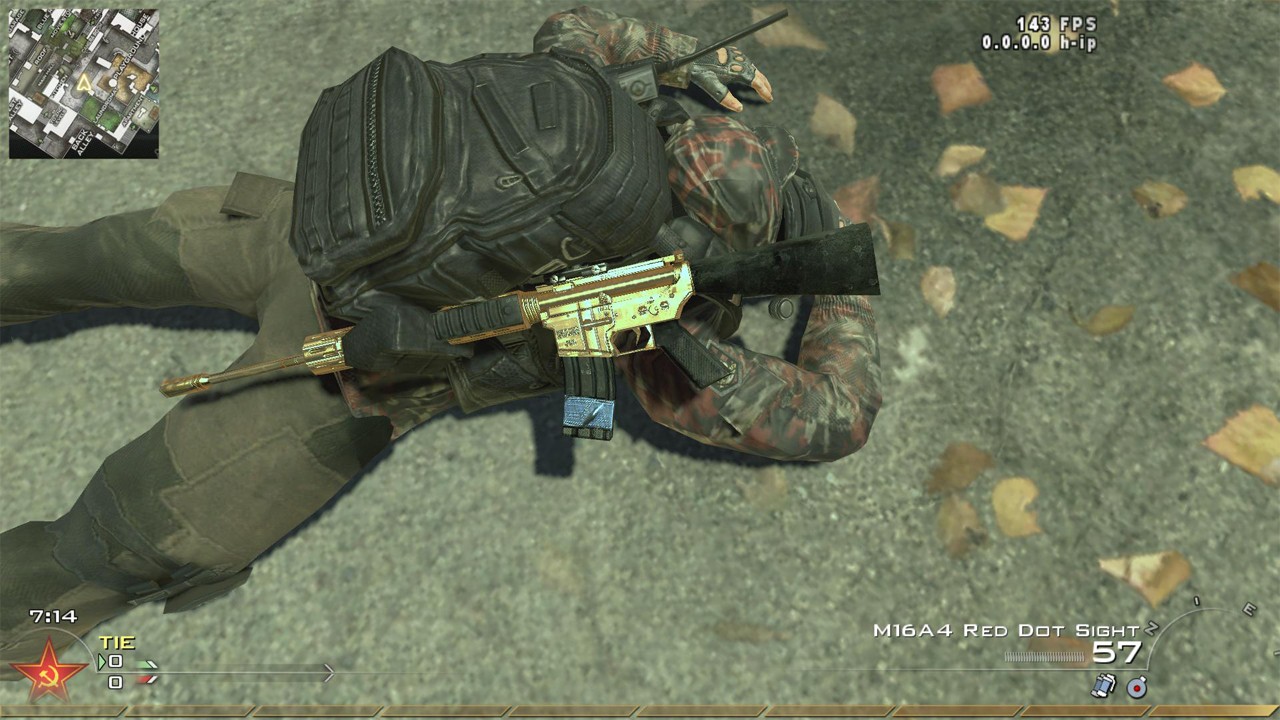
Task: Select the stun grenade equipment icon
Action: coord(1104,688)
